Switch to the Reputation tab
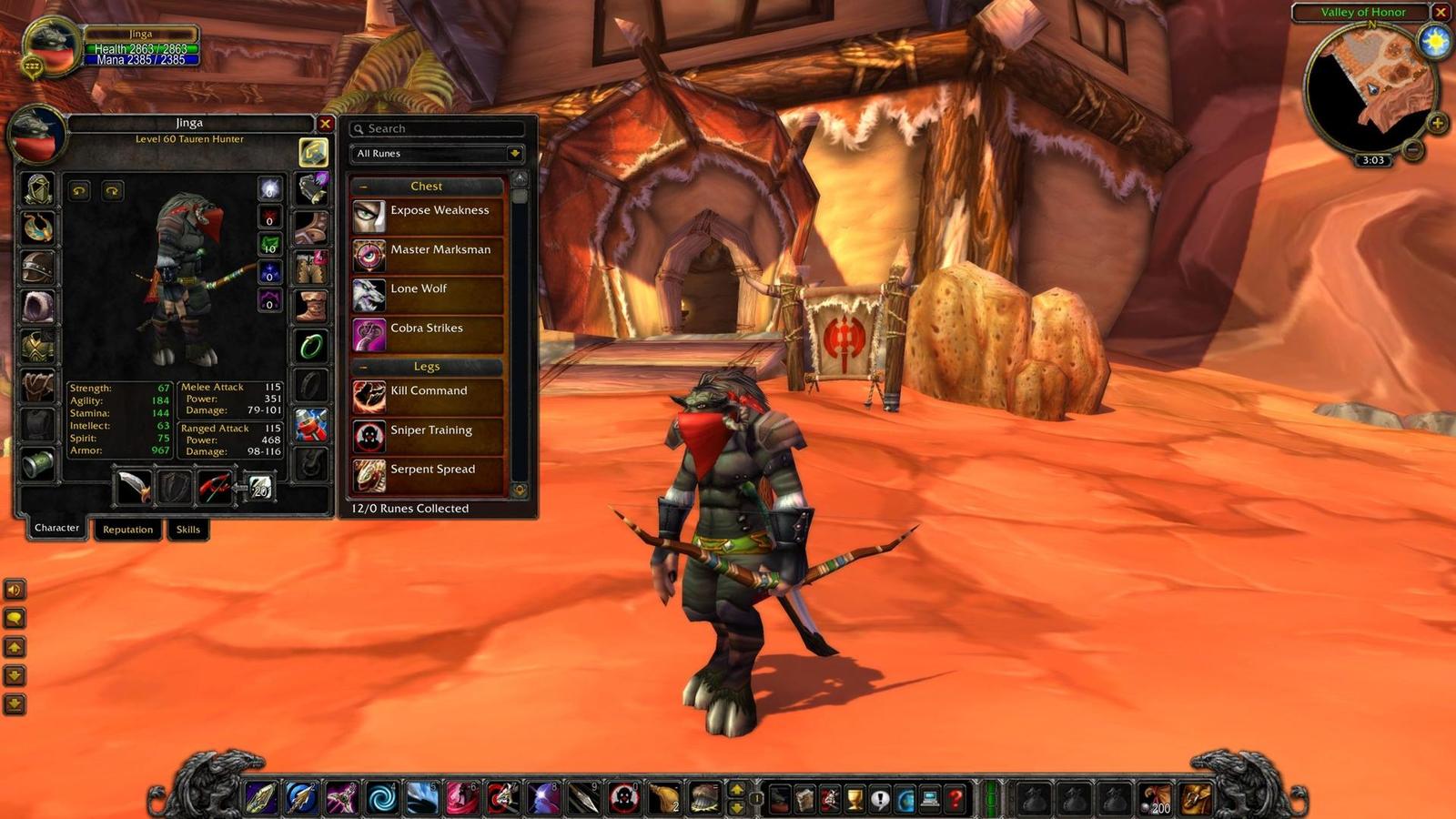Image resolution: width=1456 pixels, height=819 pixels. point(127,530)
